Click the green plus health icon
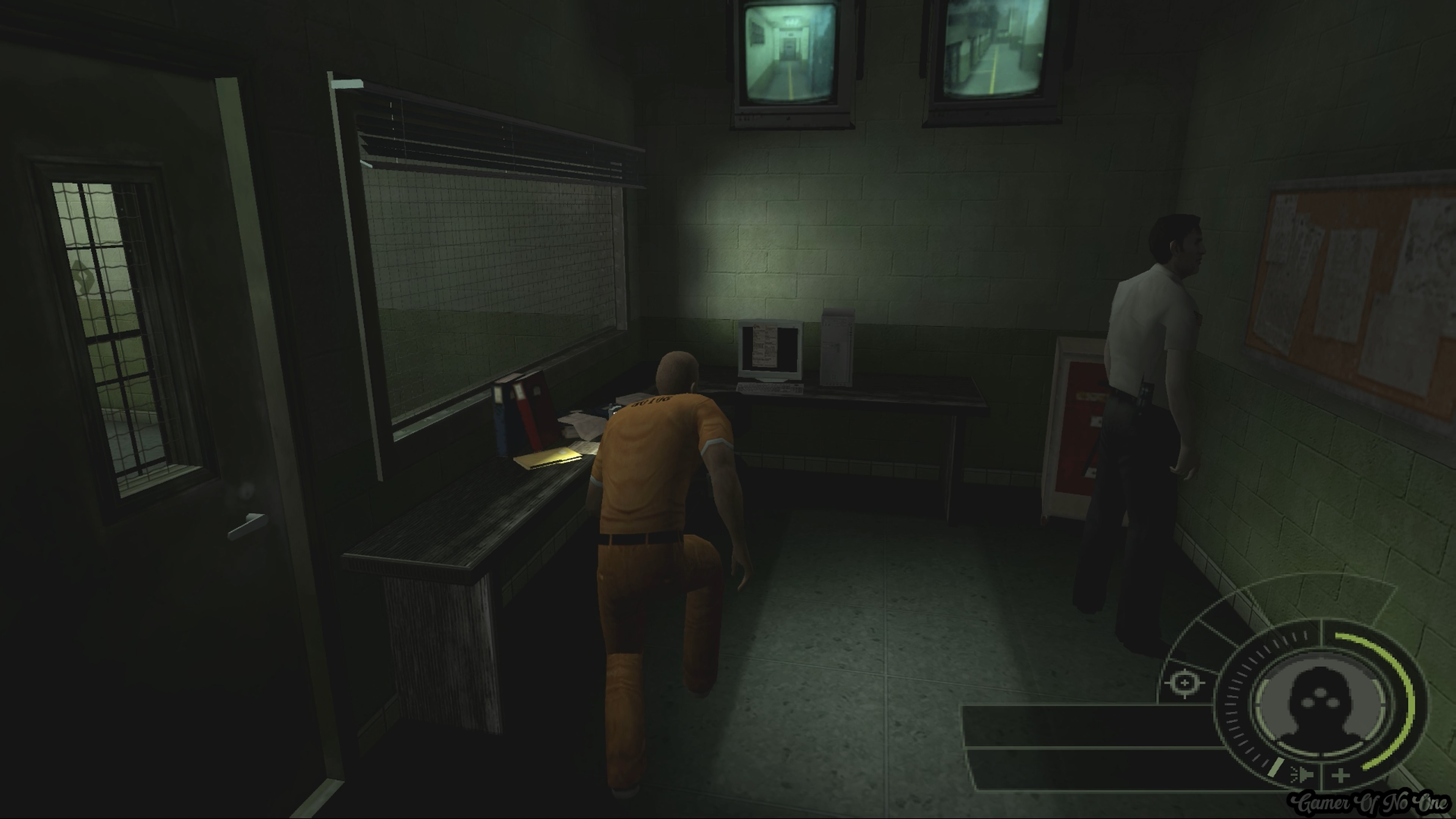Image resolution: width=1456 pixels, height=819 pixels. [1341, 775]
